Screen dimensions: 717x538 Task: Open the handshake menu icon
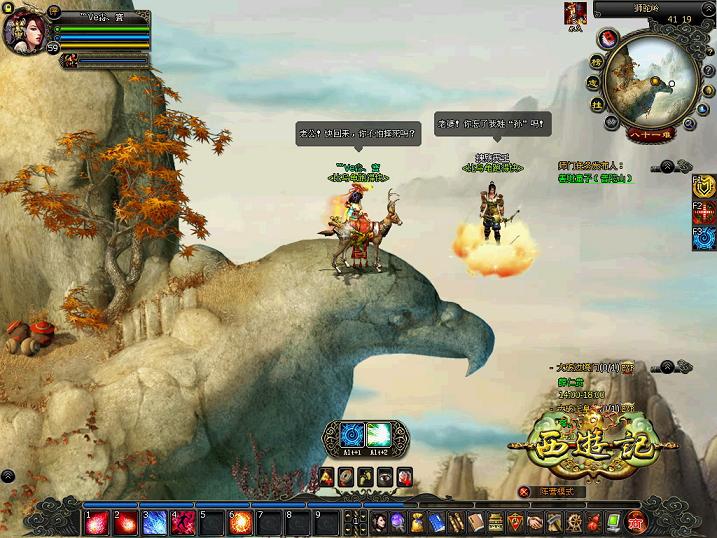click(x=535, y=521)
